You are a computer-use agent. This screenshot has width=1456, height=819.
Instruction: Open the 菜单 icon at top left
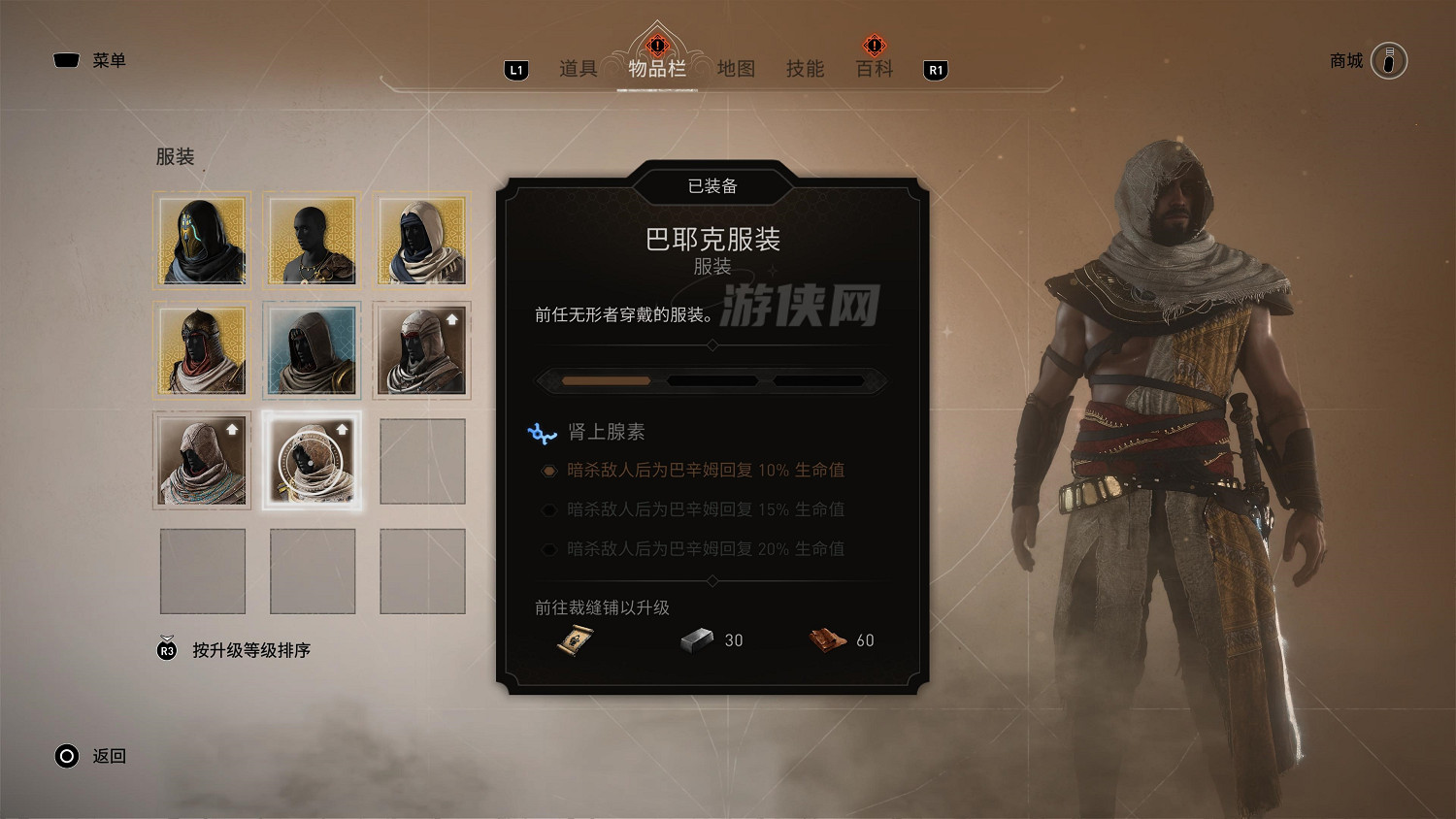point(65,60)
